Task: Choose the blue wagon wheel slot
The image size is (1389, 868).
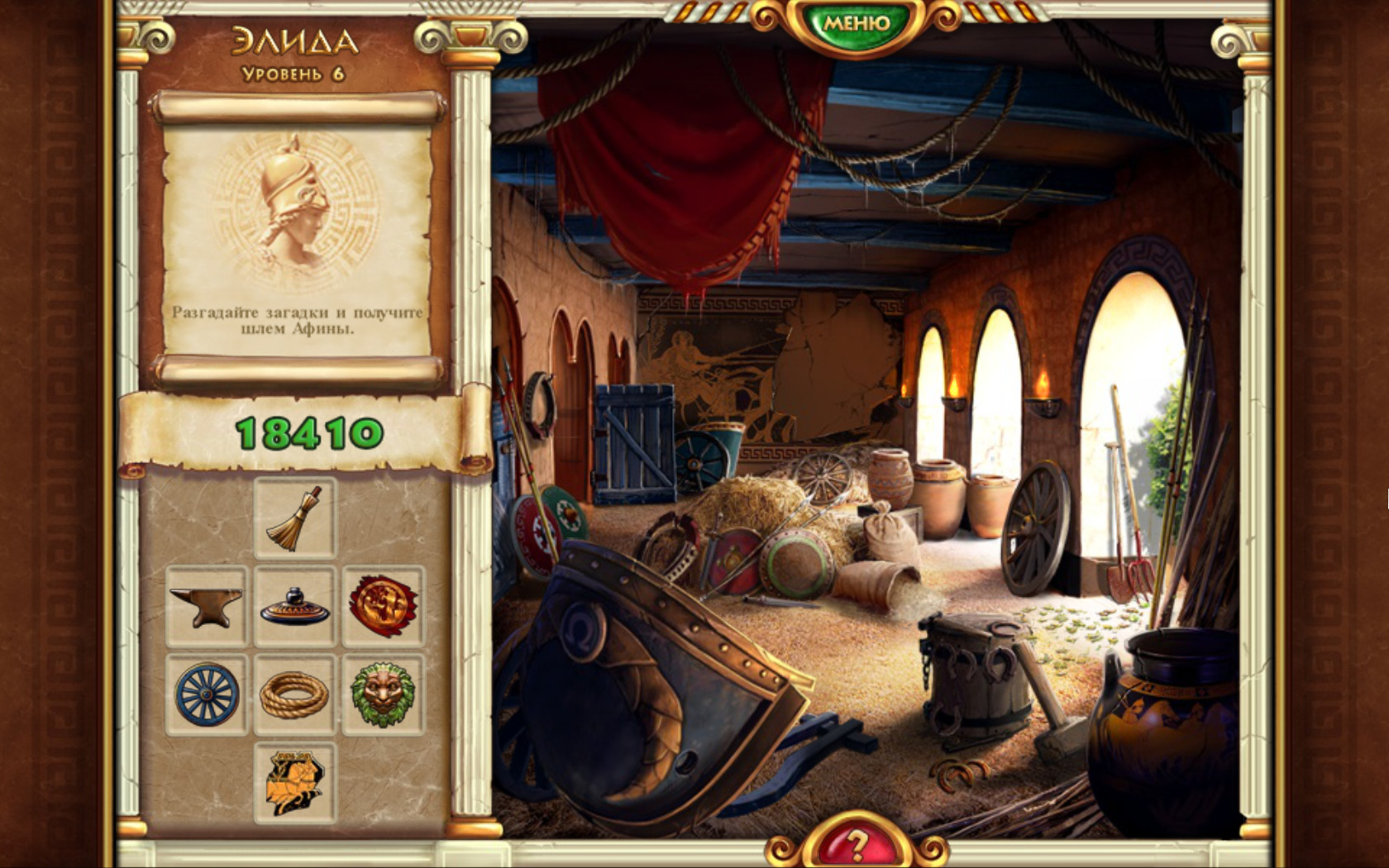Action: (207, 694)
